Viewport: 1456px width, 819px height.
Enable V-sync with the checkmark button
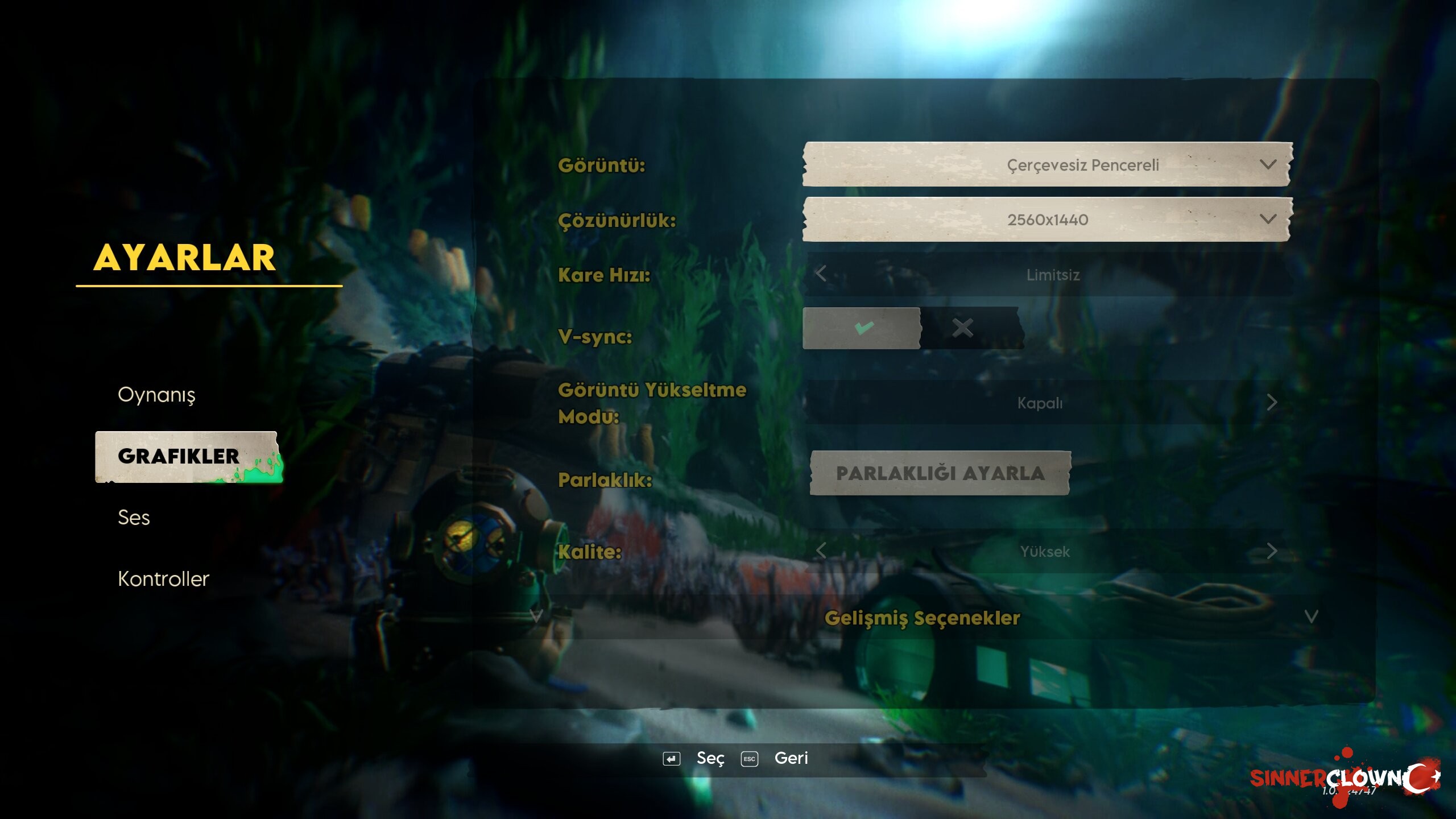click(x=862, y=328)
